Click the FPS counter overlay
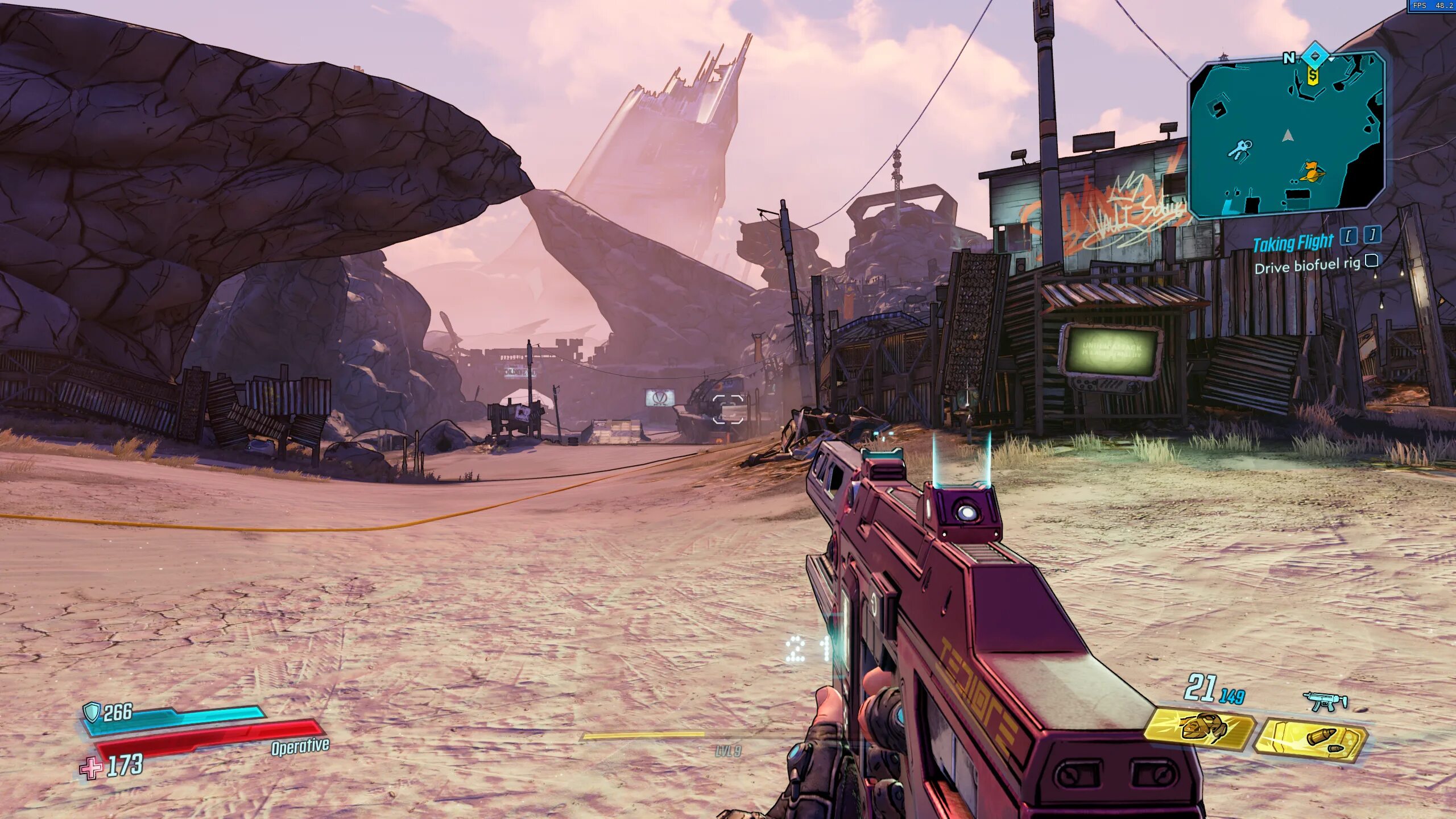This screenshot has height=819, width=1456. coord(1432,6)
